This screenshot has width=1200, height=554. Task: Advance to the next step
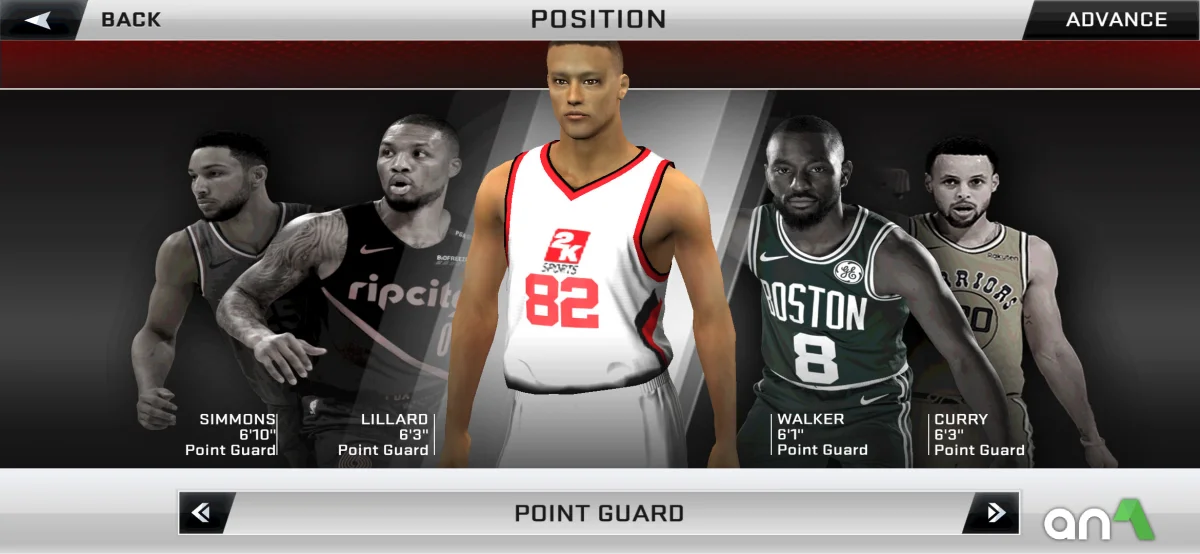(1115, 20)
